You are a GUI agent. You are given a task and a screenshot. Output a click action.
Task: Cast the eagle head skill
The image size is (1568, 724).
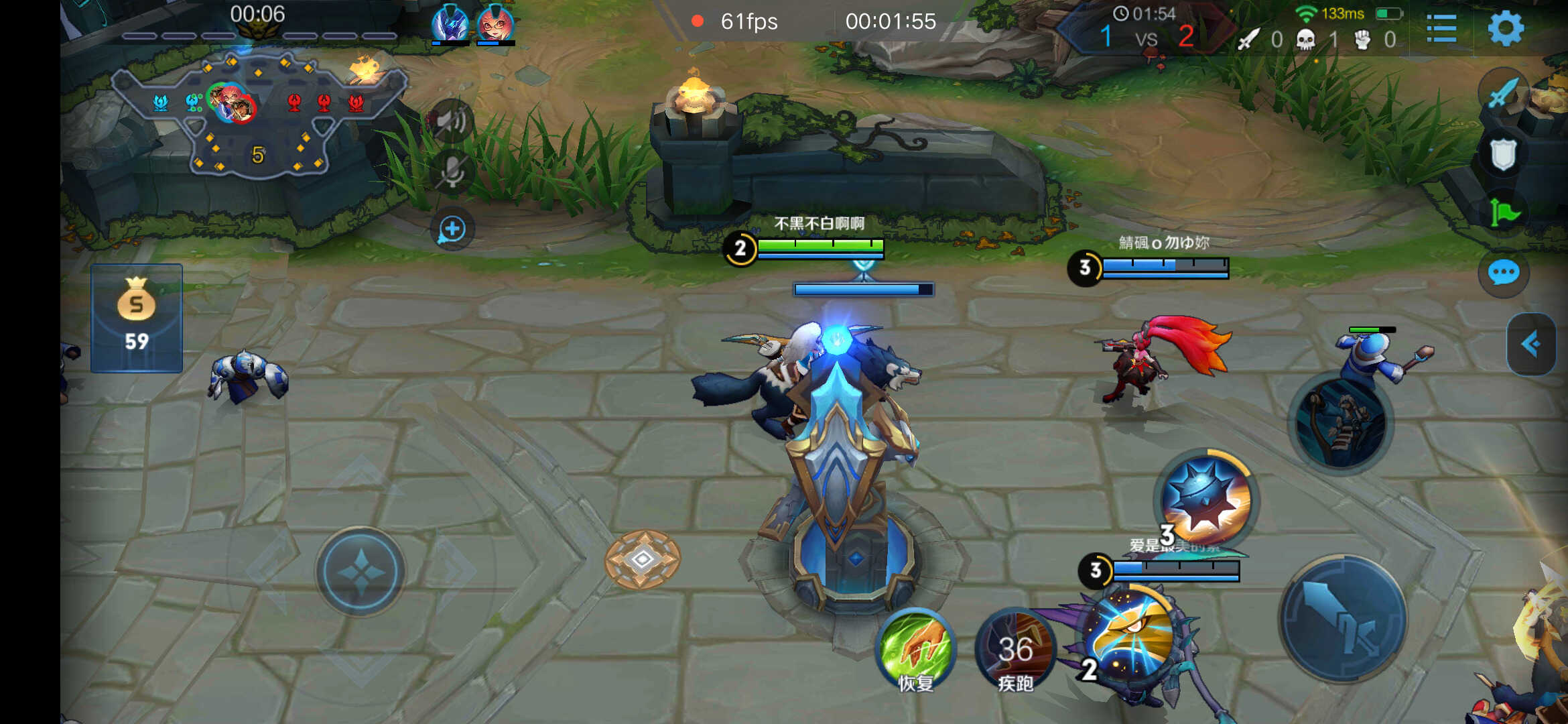coord(1130,633)
